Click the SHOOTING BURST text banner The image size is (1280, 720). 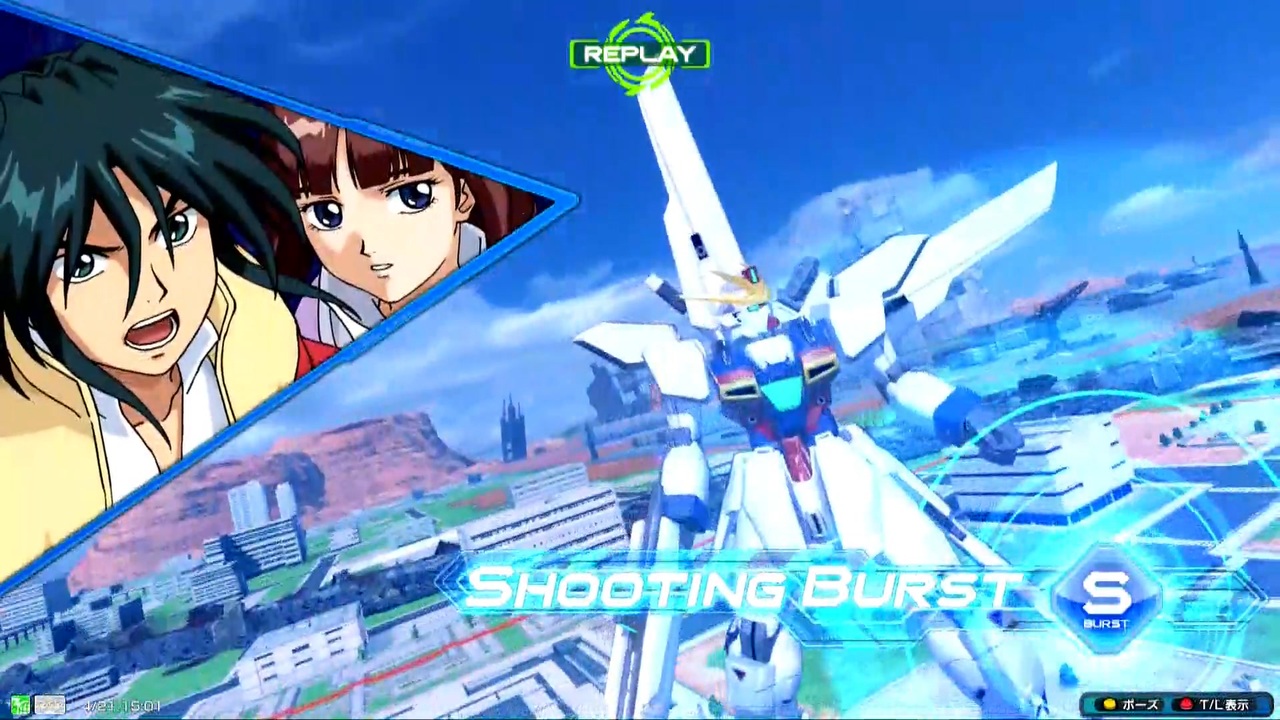point(740,588)
